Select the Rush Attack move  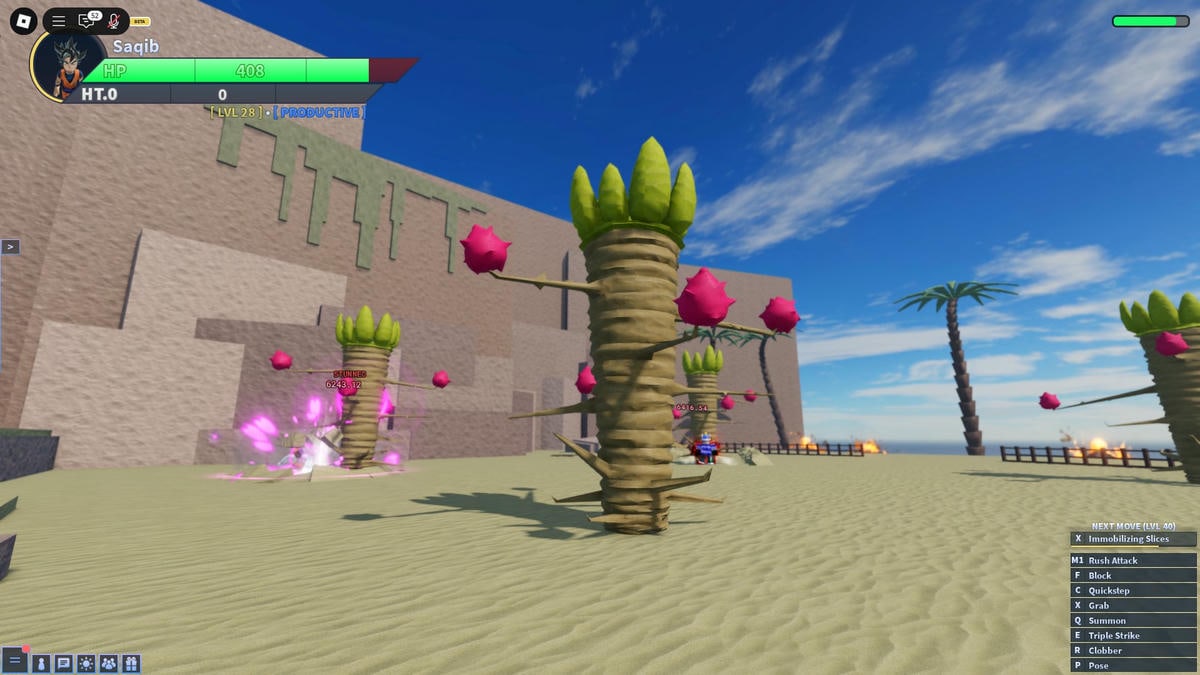click(x=1133, y=561)
